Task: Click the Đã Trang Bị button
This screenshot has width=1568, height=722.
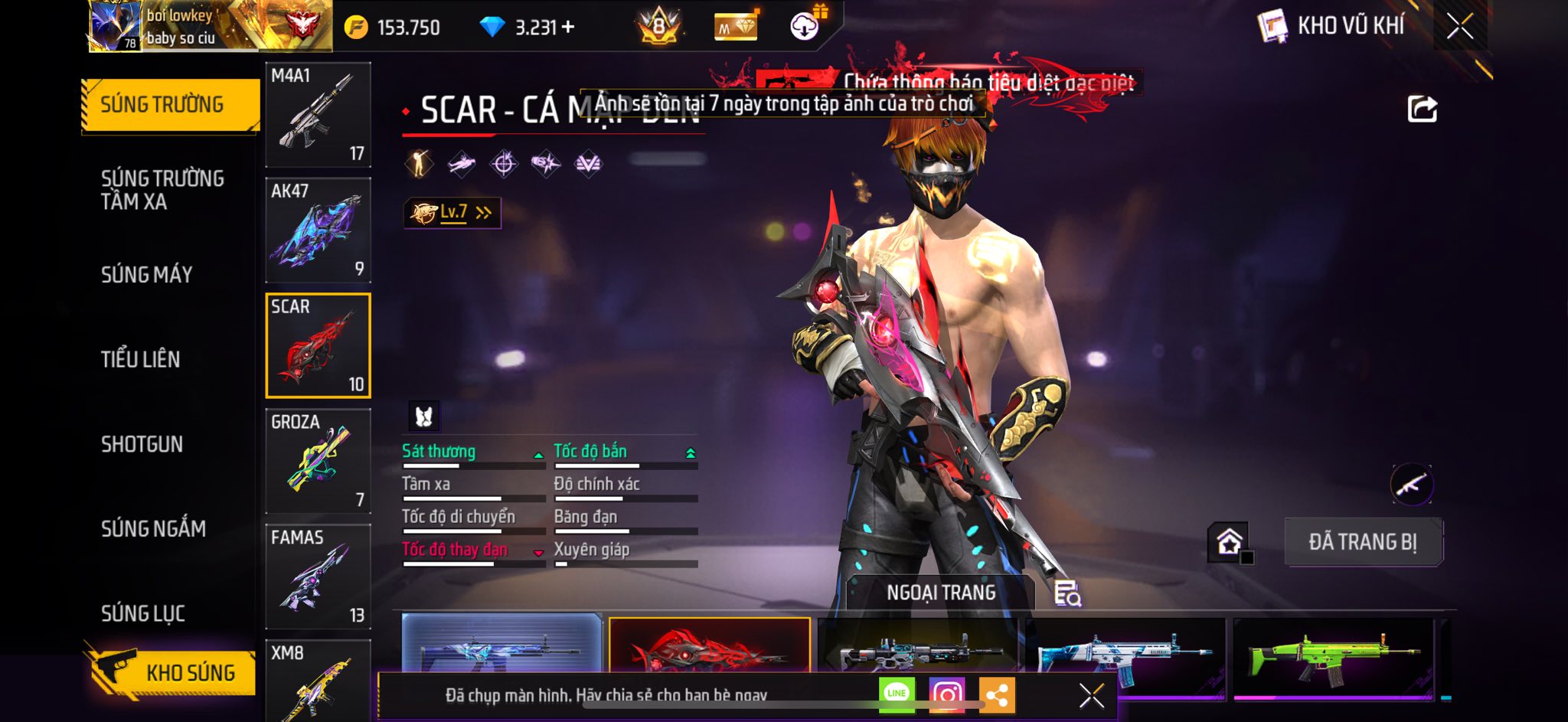Action: pyautogui.click(x=1362, y=541)
